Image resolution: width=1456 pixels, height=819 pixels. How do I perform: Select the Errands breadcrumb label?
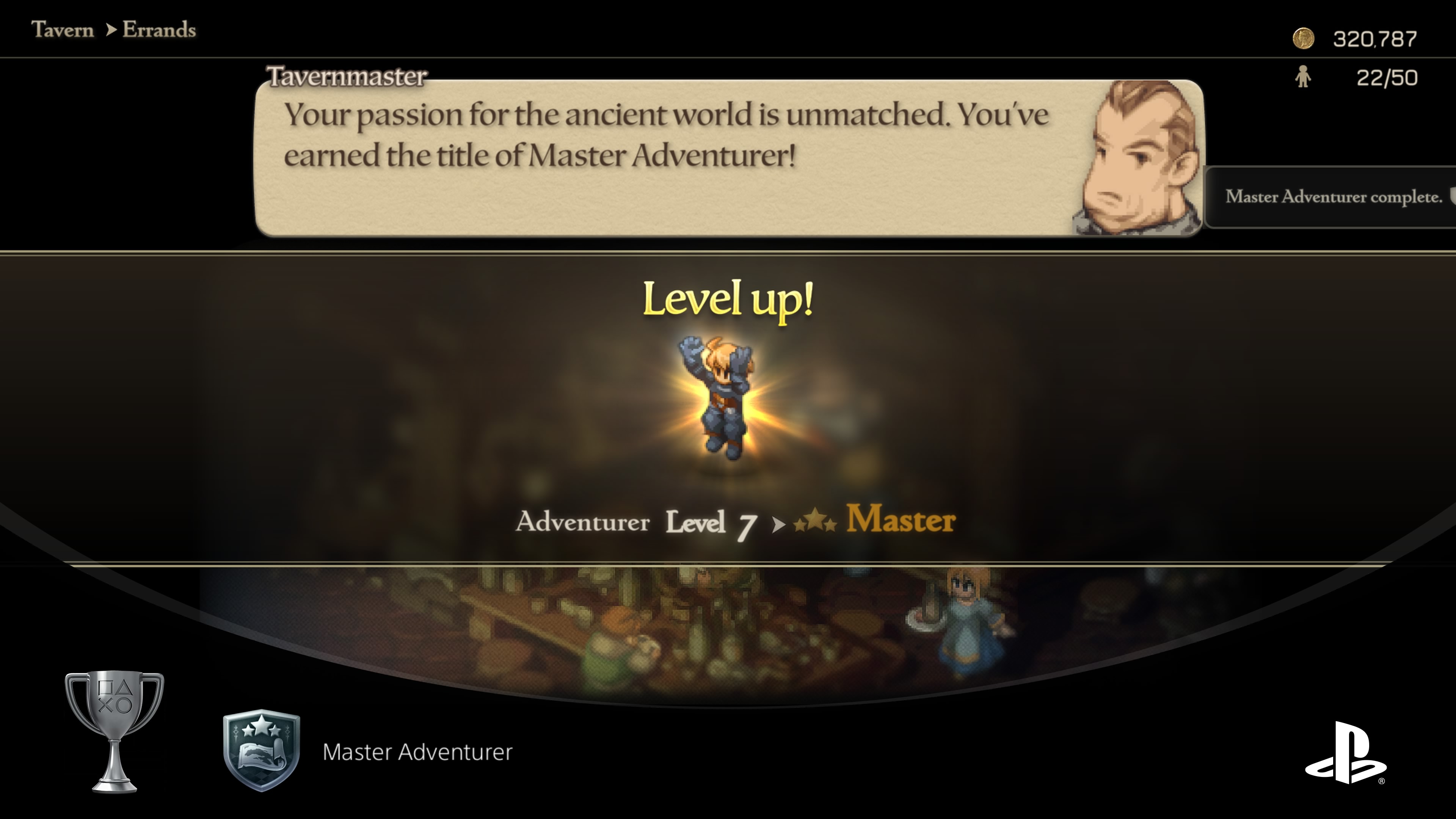click(x=159, y=30)
